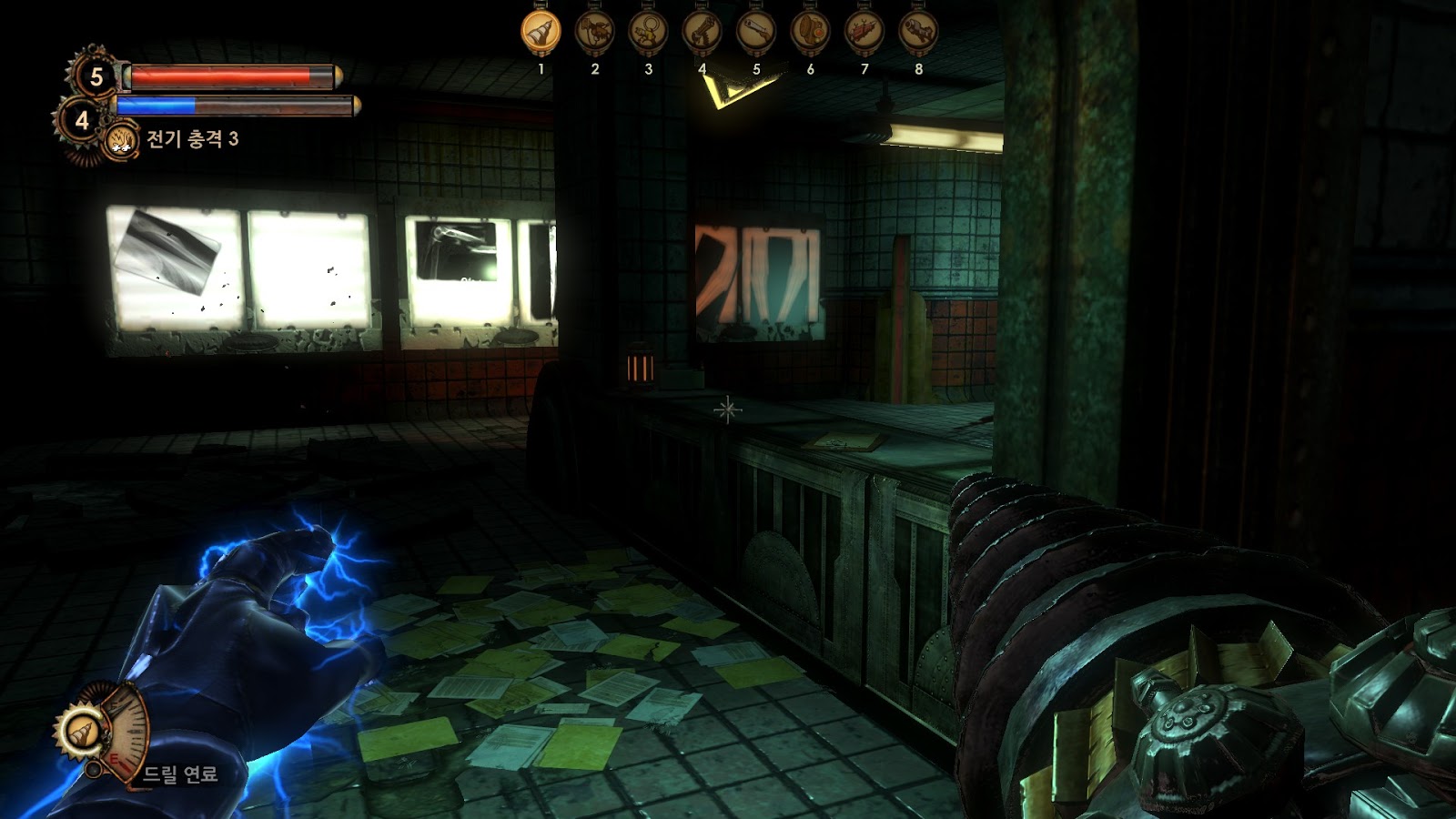Image resolution: width=1456 pixels, height=819 pixels.
Task: Equip the launcher in slot 8
Action: click(x=917, y=33)
